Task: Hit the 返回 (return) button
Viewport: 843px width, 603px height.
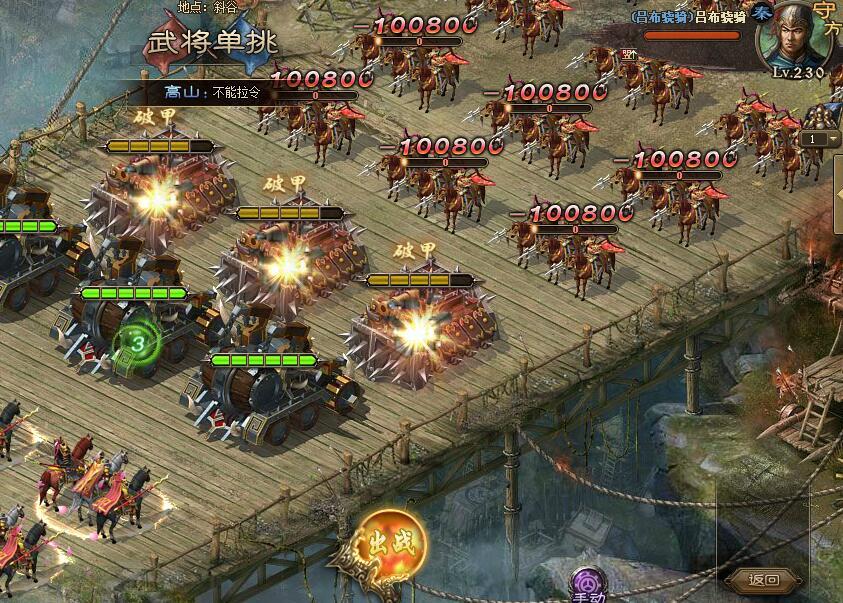Action: click(763, 579)
